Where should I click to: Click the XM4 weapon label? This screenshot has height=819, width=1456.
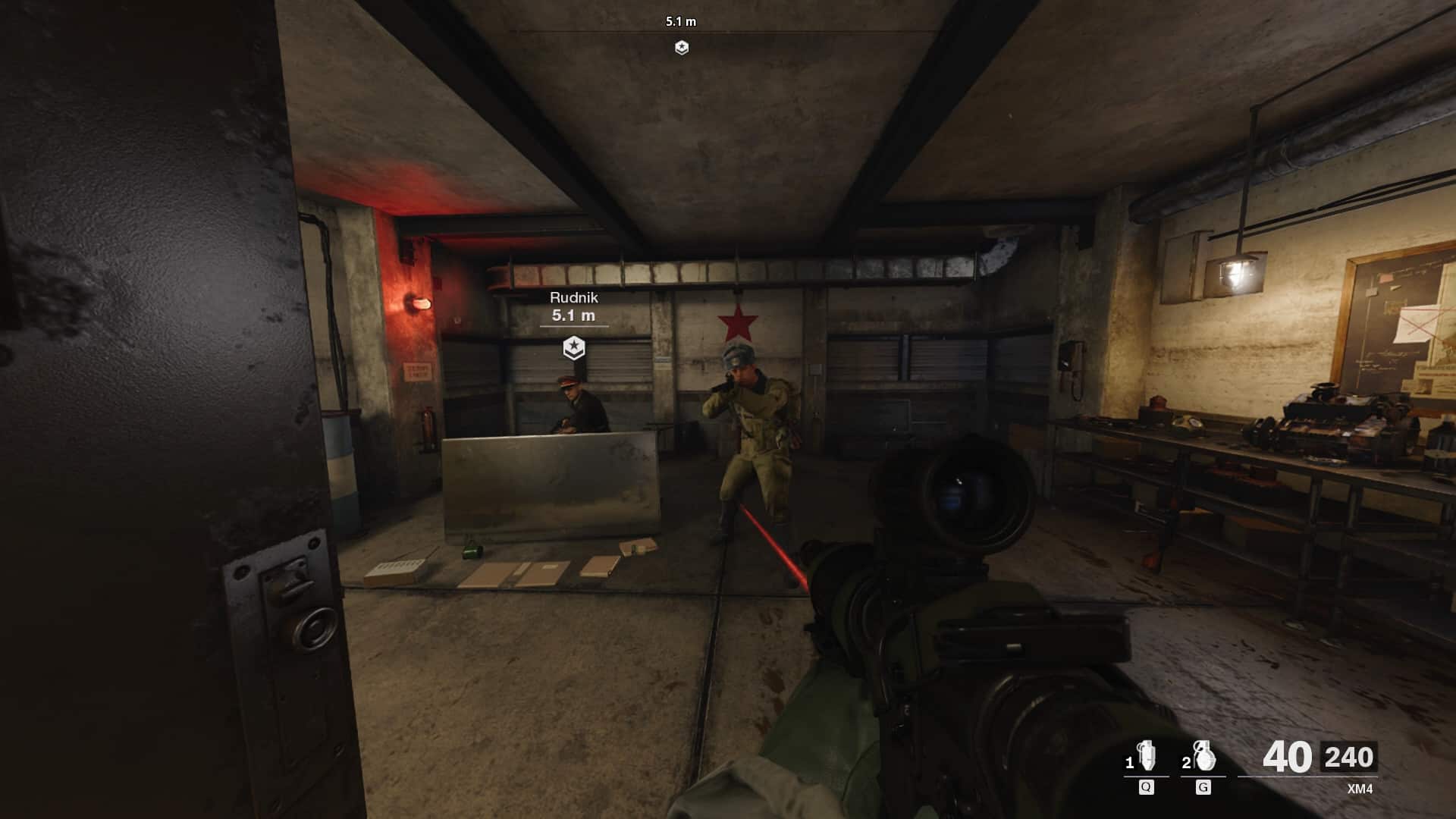point(1360,789)
